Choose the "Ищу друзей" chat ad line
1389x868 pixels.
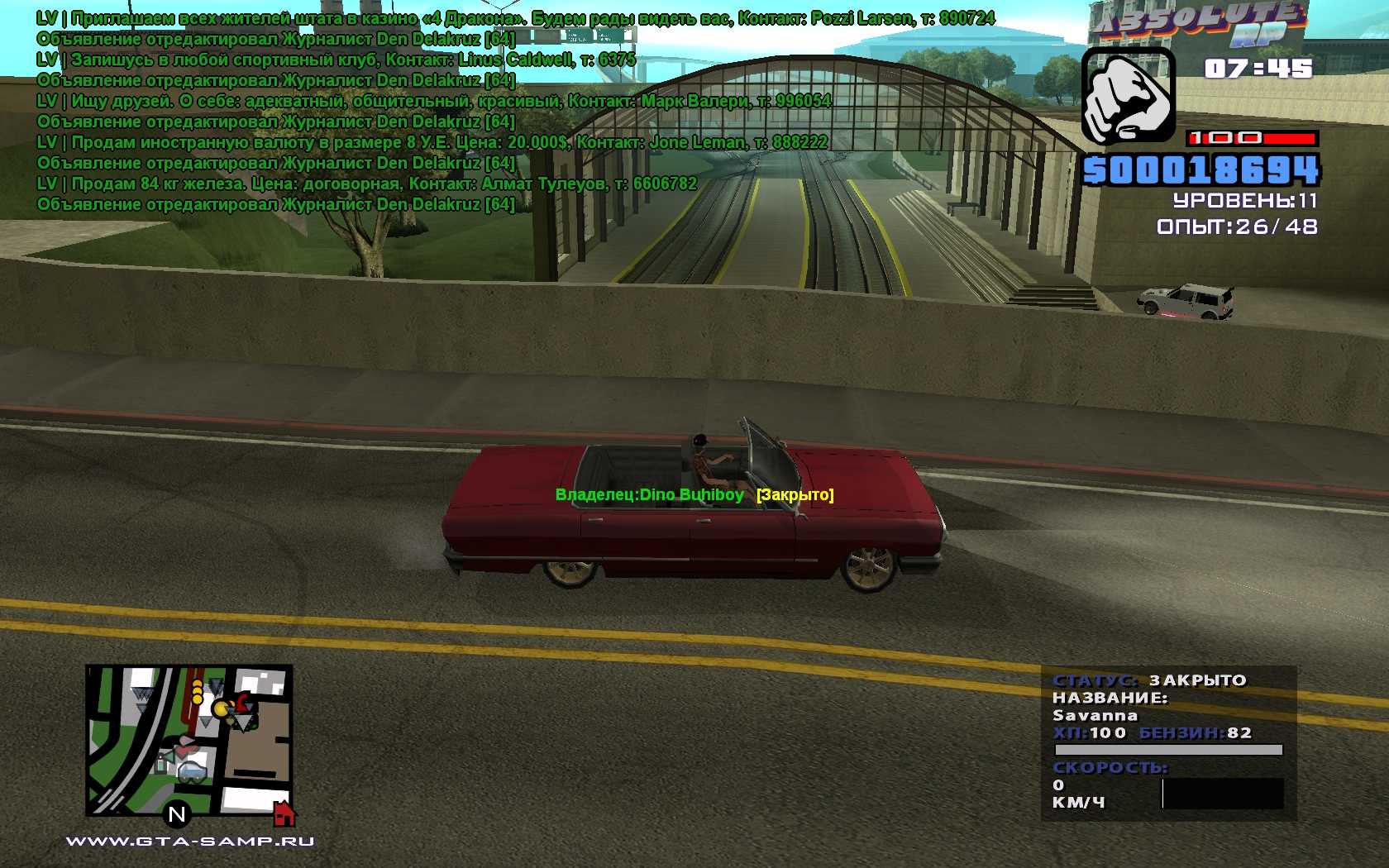pos(433,101)
